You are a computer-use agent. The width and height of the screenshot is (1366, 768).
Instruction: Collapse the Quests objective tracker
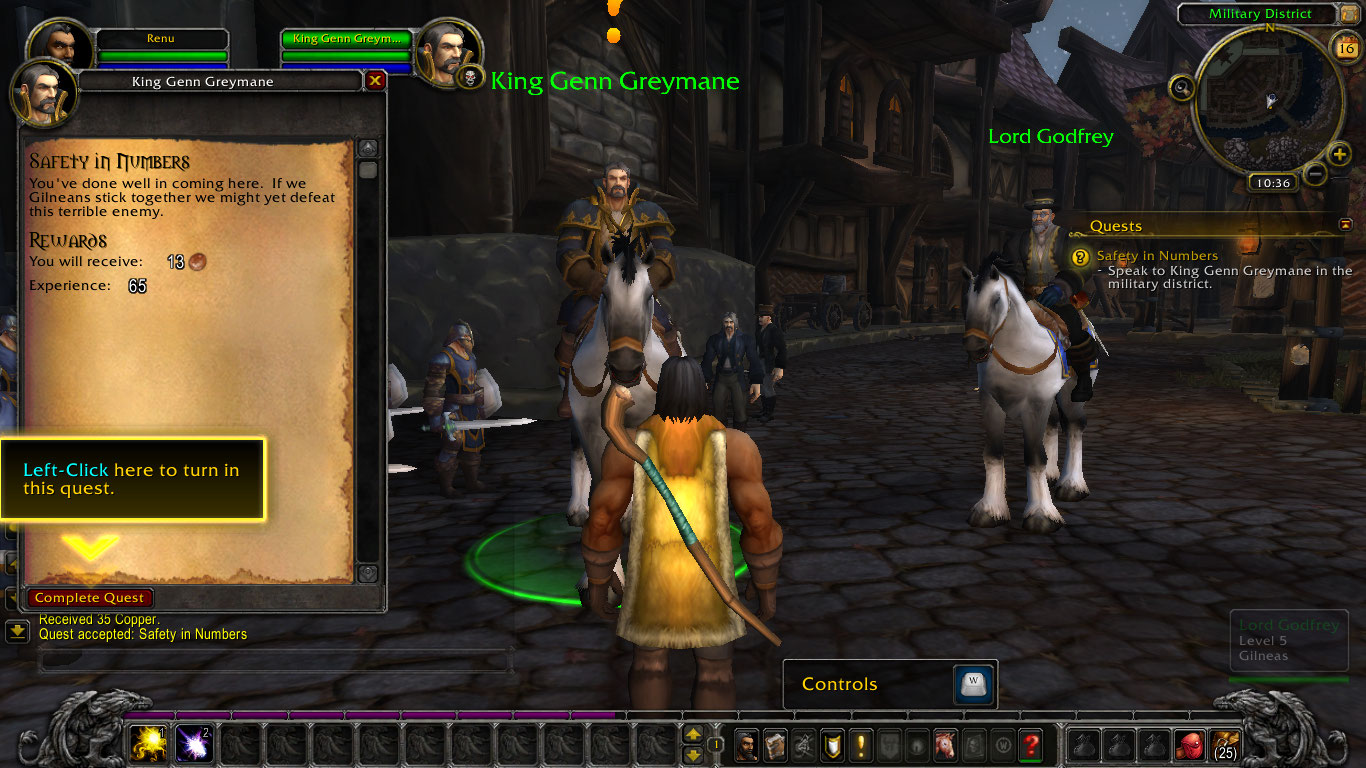tap(1345, 225)
